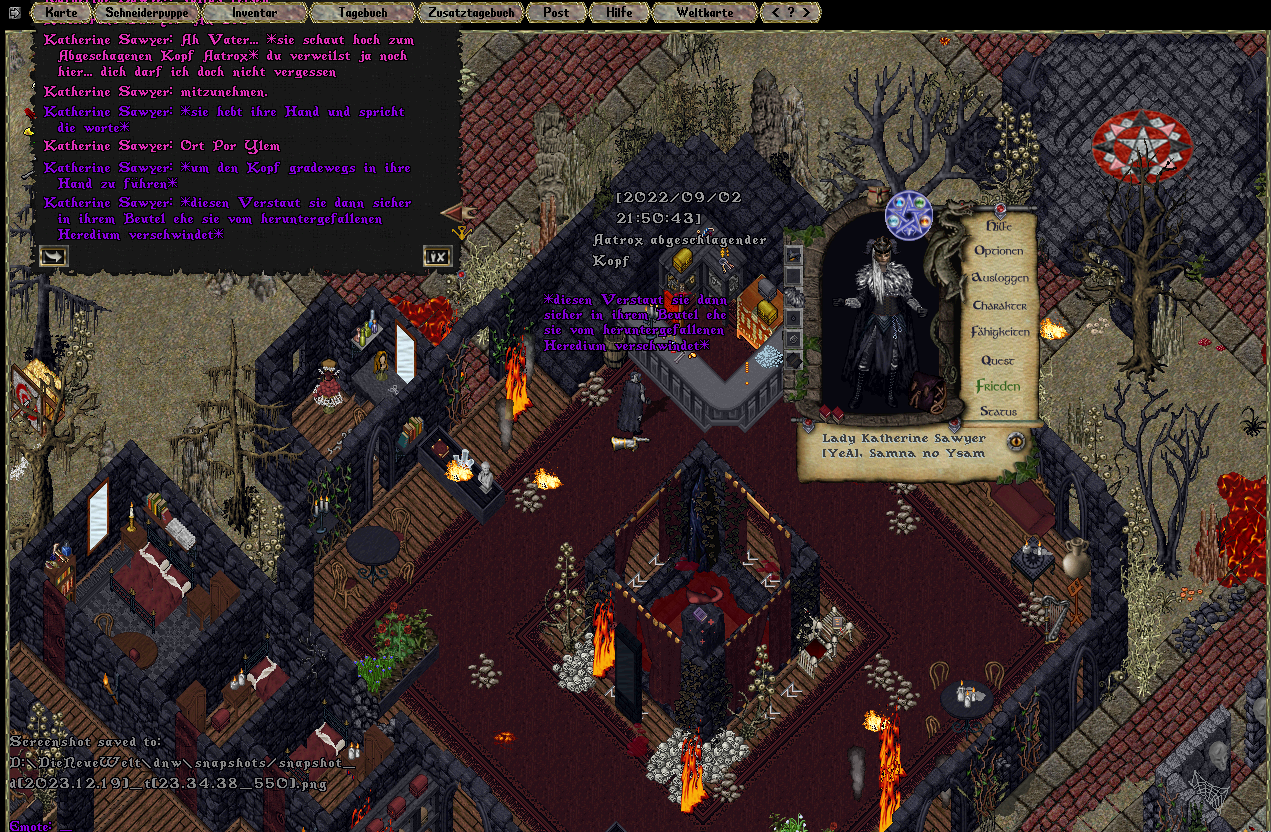This screenshot has height=832, width=1271.
Task: Open the Charakter sheet
Action: click(x=999, y=305)
